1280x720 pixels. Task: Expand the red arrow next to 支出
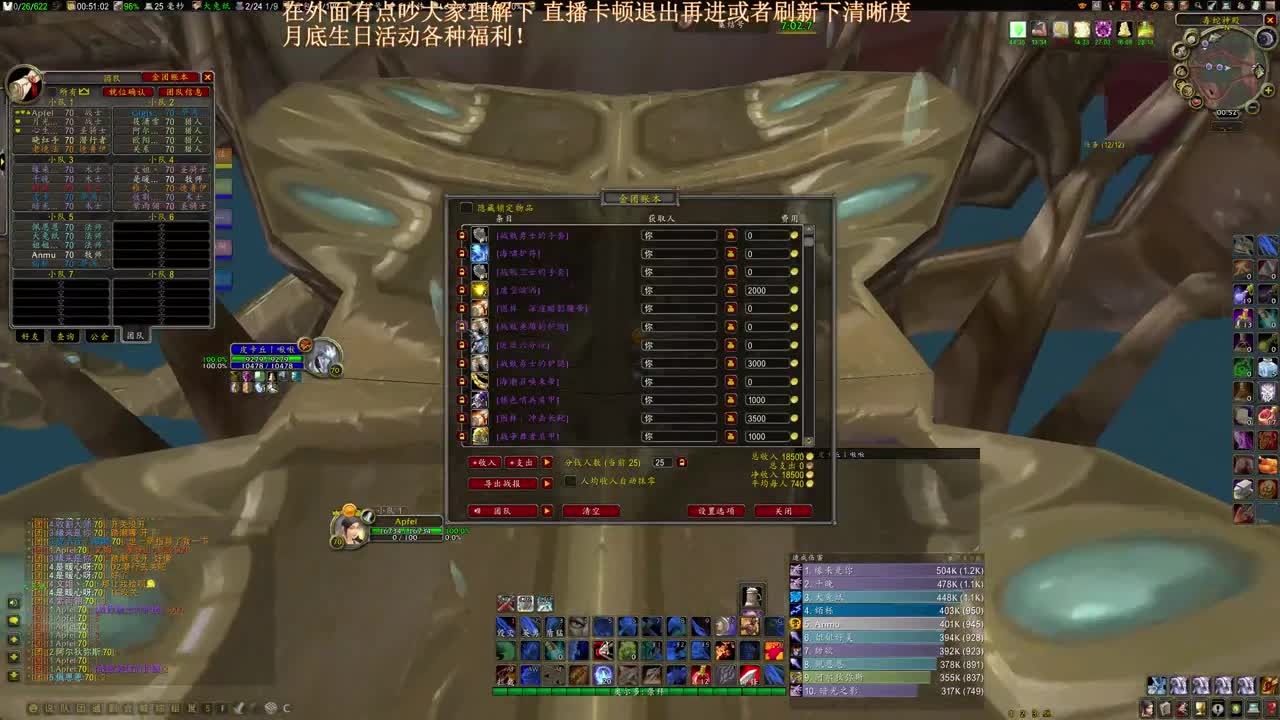click(x=548, y=463)
